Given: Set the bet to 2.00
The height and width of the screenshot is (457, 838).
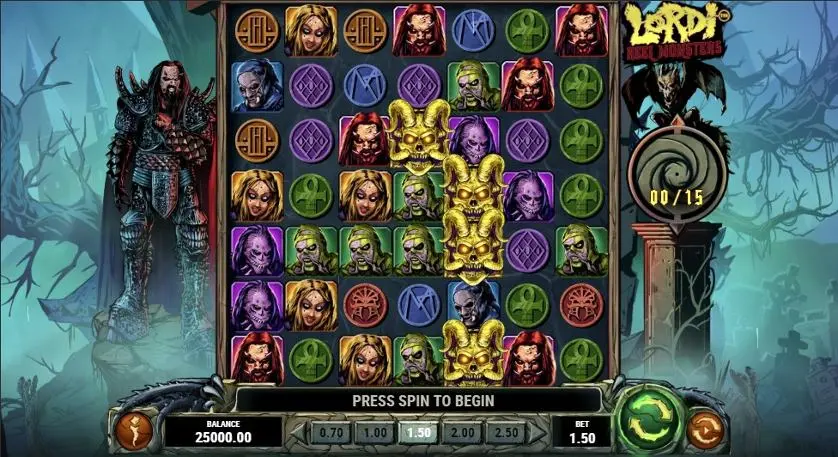Looking at the screenshot, I should (x=462, y=432).
